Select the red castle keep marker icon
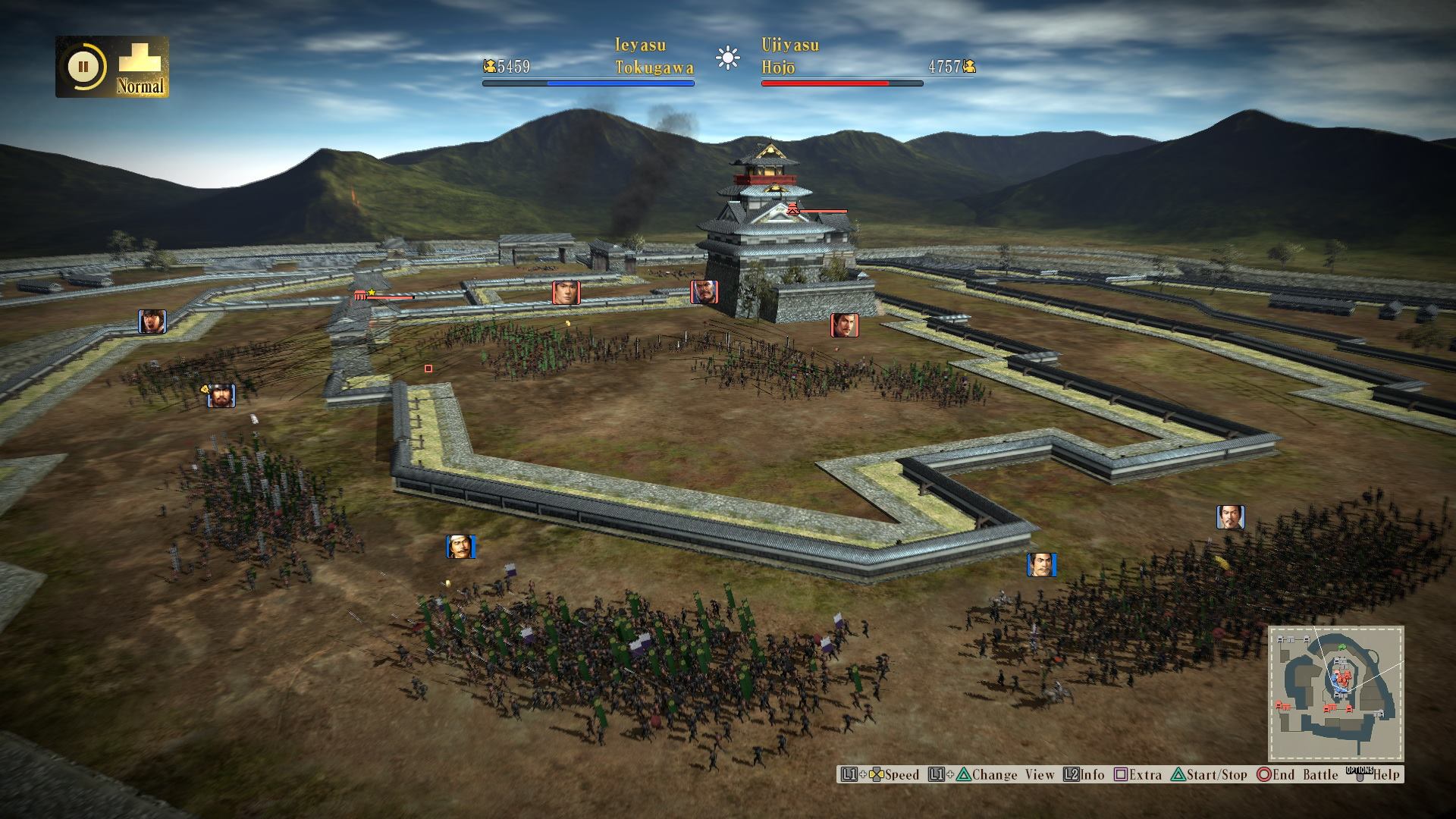 click(792, 209)
